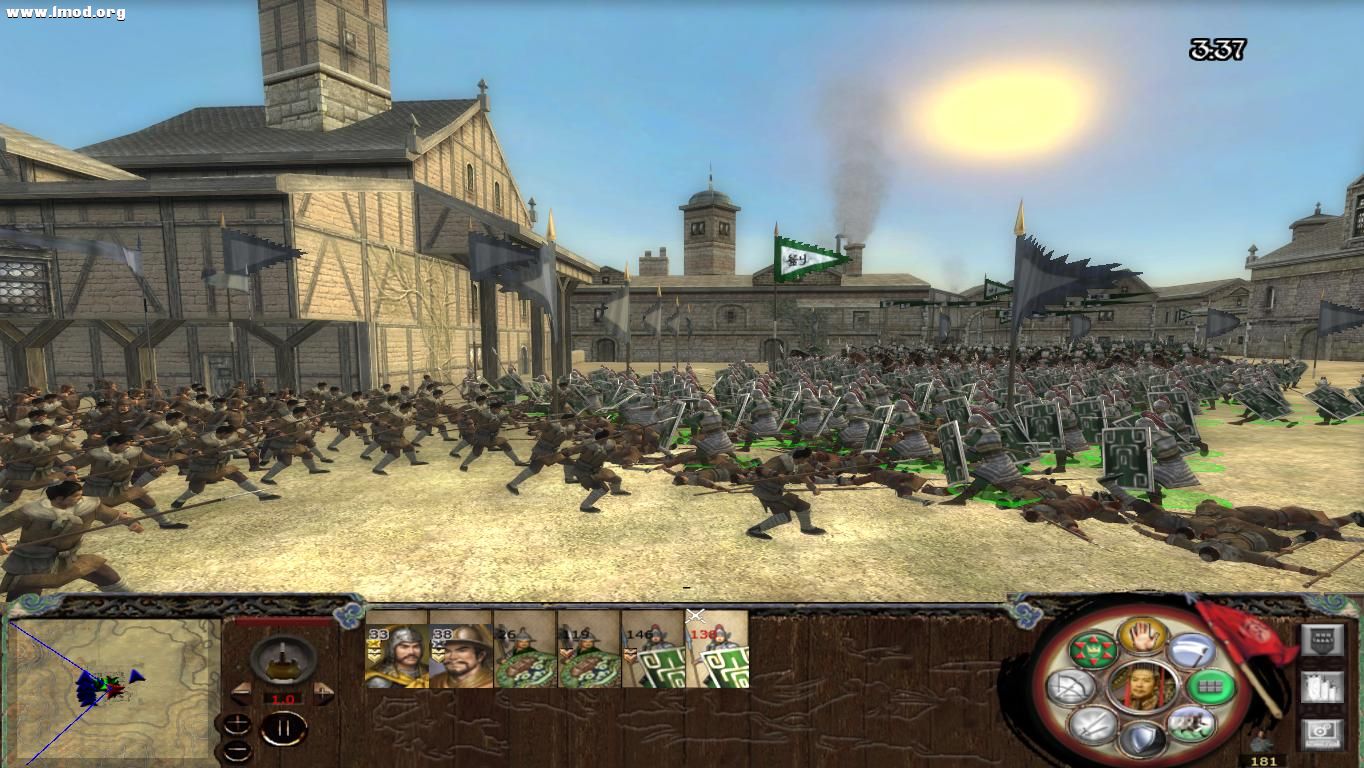Image resolution: width=1364 pixels, height=768 pixels.
Task: Click the charging cavalry icon on the wheel
Action: (x=1191, y=722)
